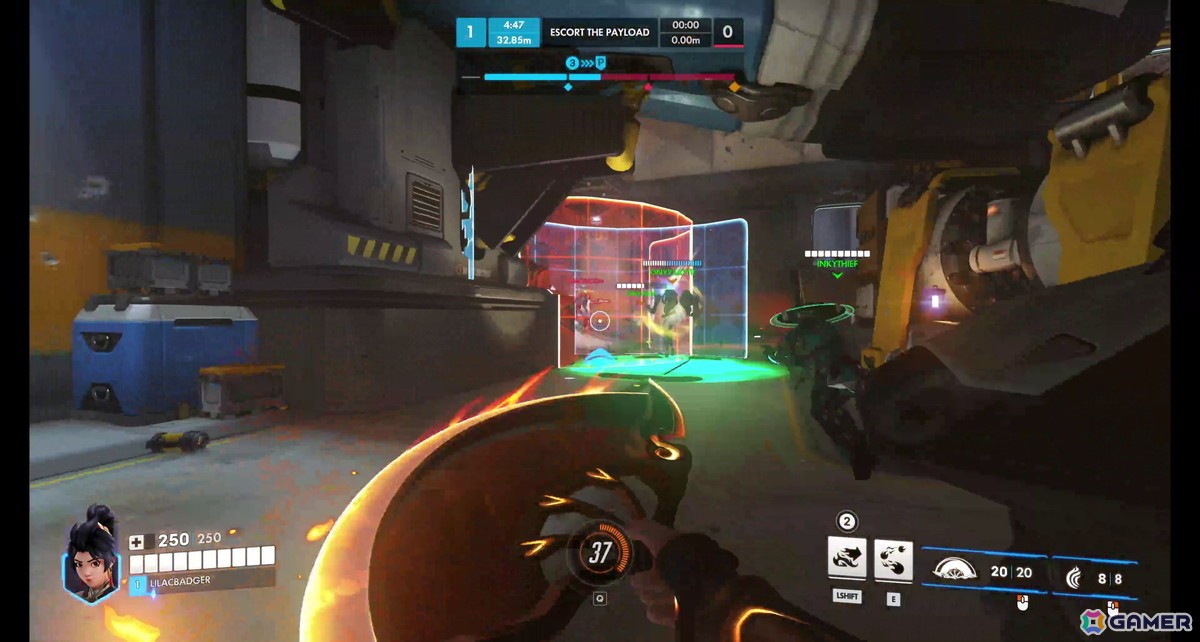Click the ultimate charge meter showing 37

click(600, 553)
